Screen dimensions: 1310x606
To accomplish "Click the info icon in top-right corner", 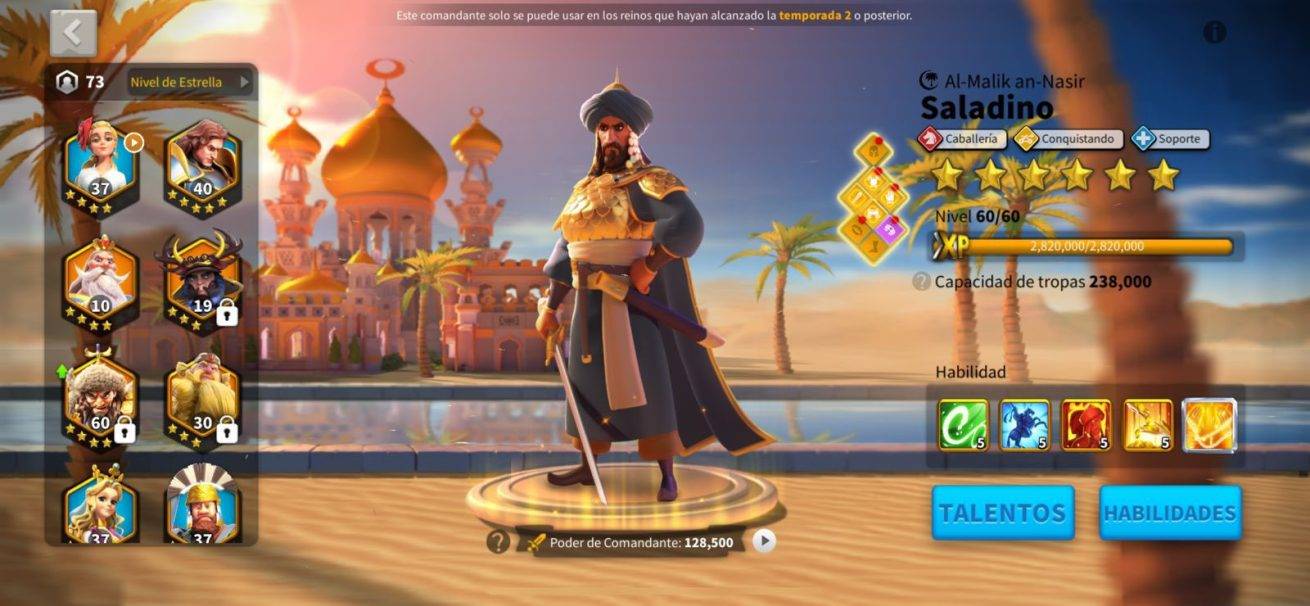I will click(1214, 32).
